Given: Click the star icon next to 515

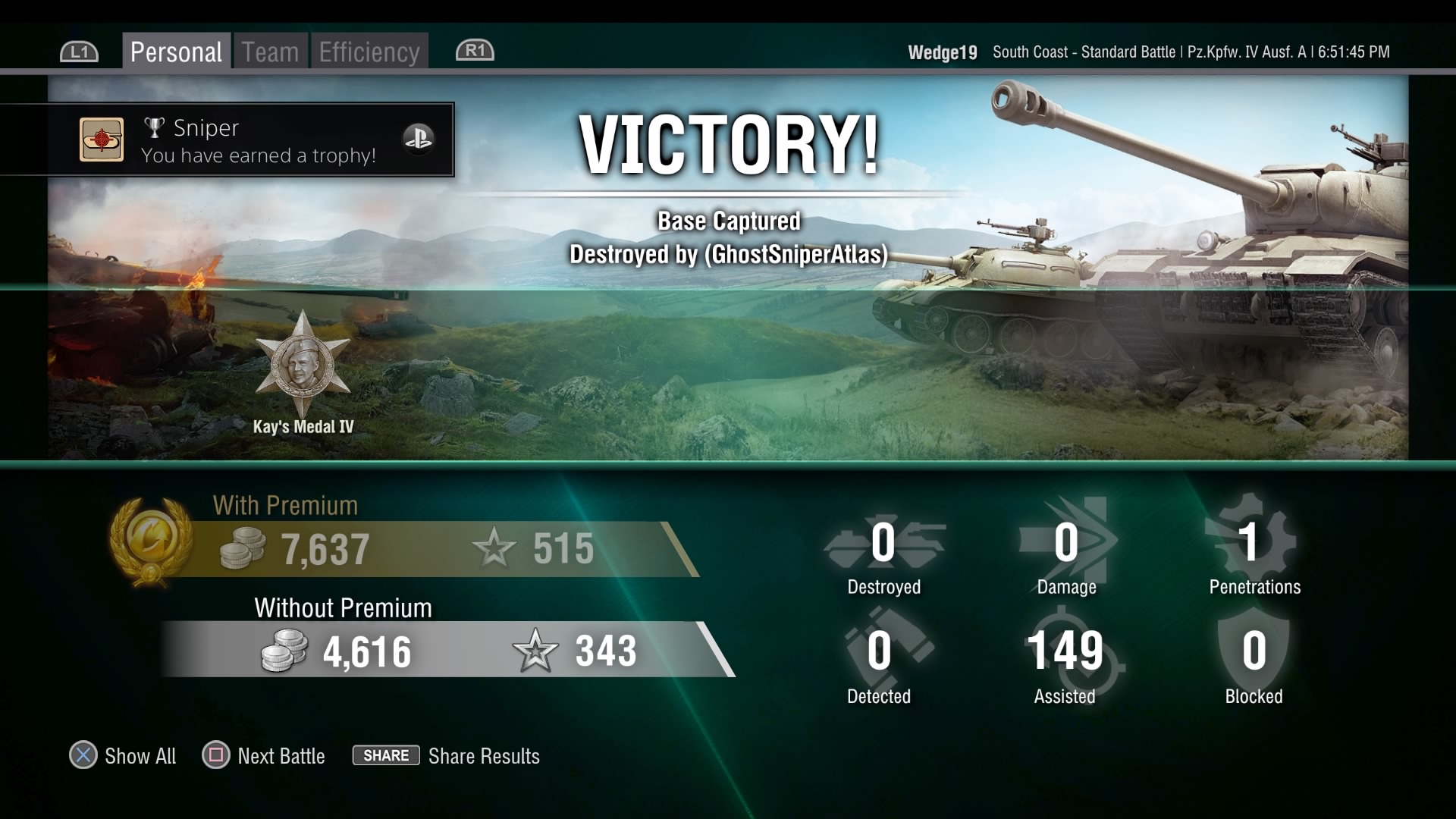Looking at the screenshot, I should [x=494, y=548].
